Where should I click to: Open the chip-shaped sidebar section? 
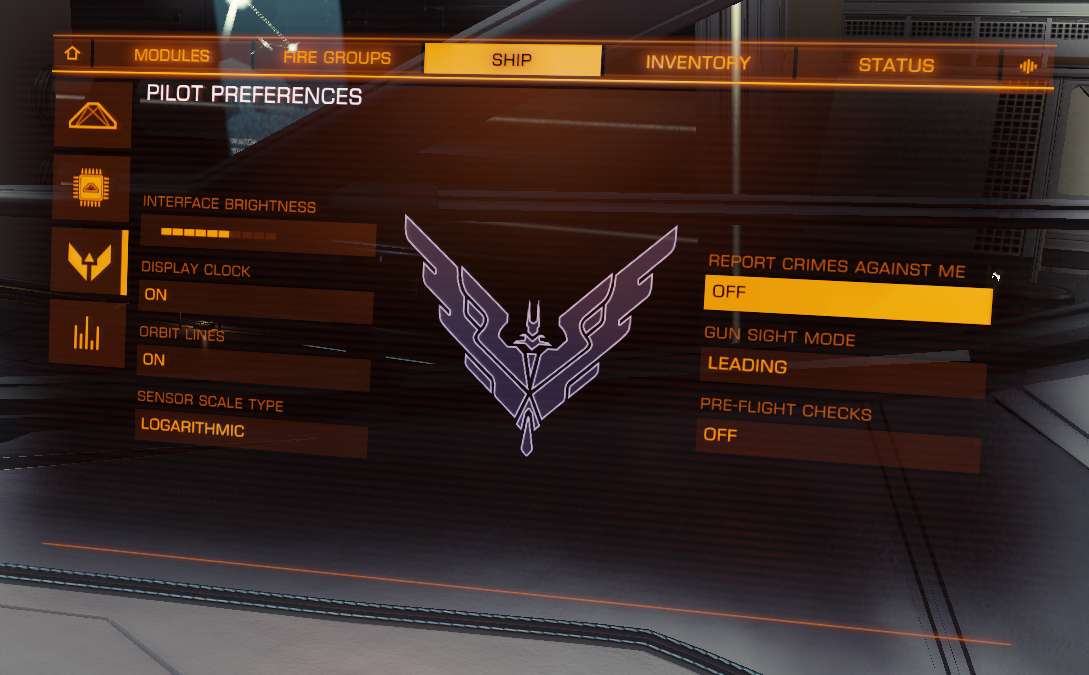click(91, 187)
